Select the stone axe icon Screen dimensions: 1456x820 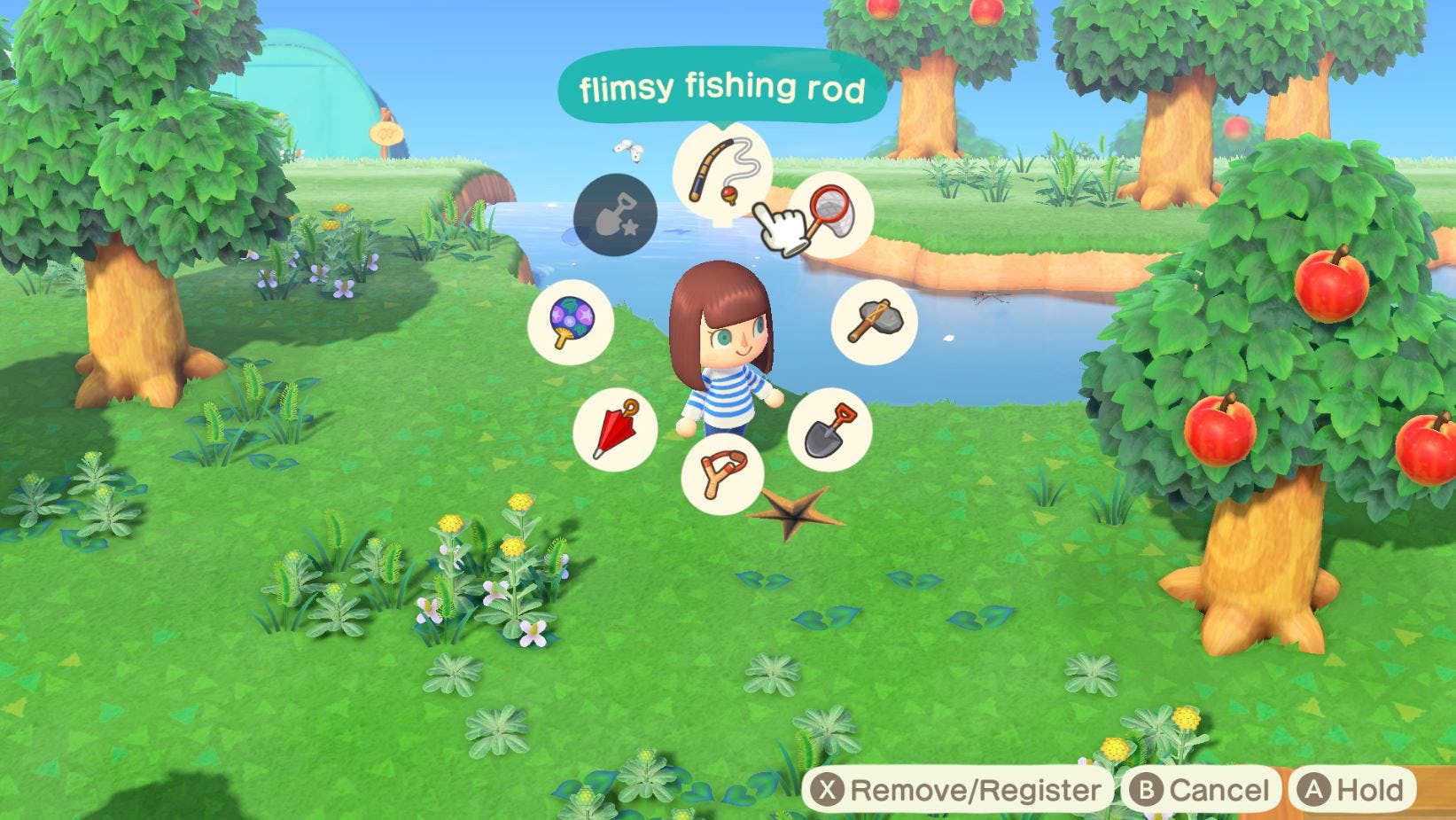(x=873, y=322)
